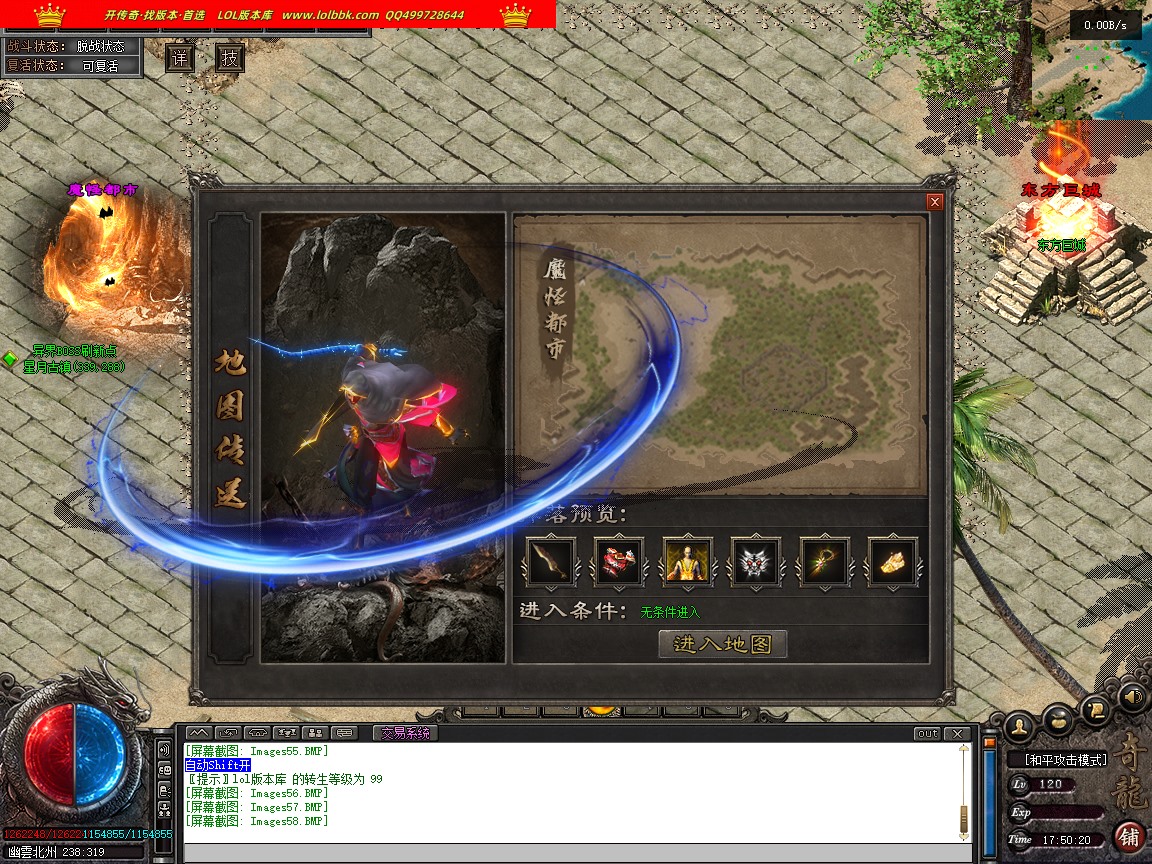
Task: Select the golden crystal drop preview slot
Action: [893, 562]
